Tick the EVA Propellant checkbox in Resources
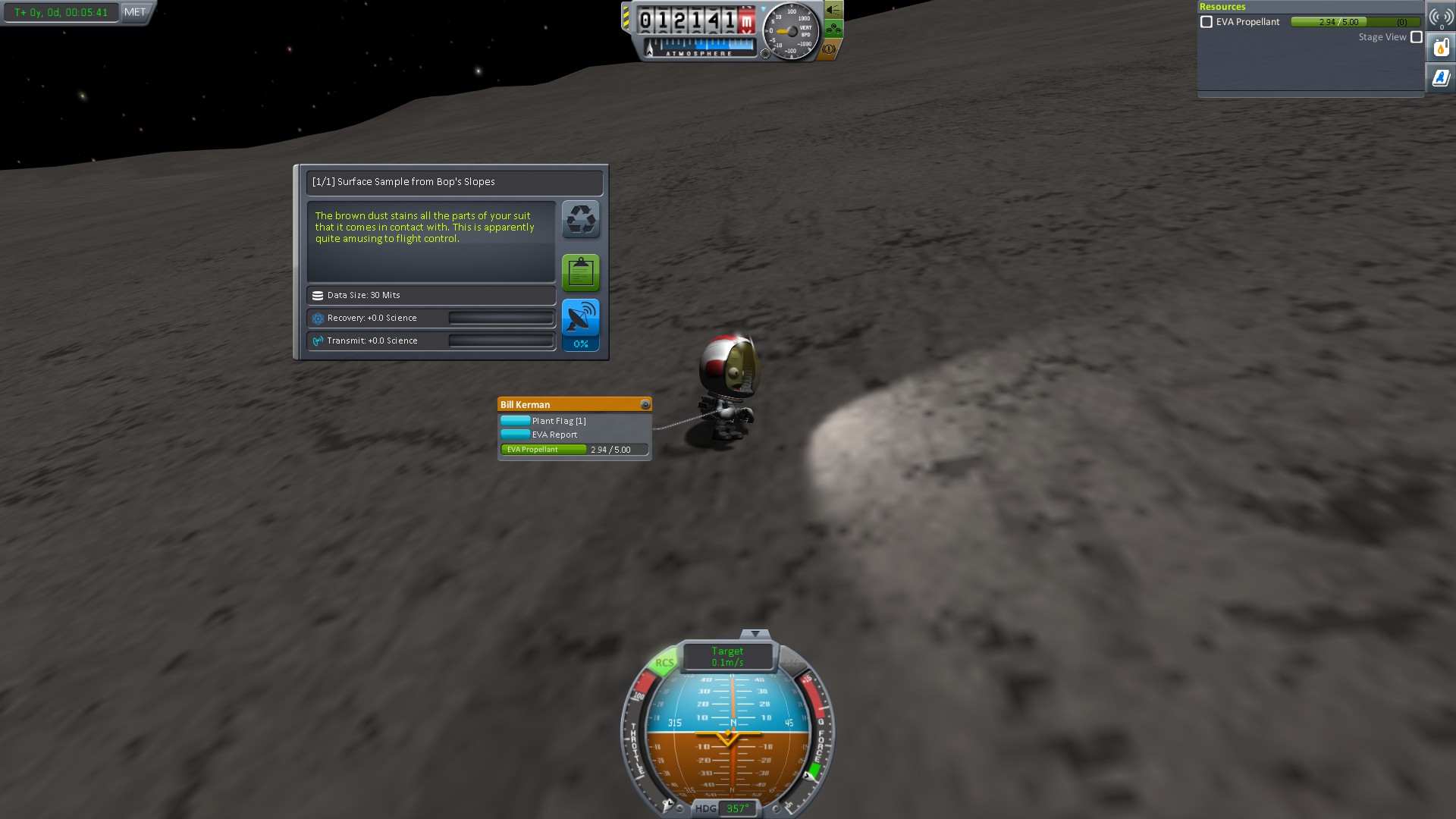 click(x=1207, y=22)
